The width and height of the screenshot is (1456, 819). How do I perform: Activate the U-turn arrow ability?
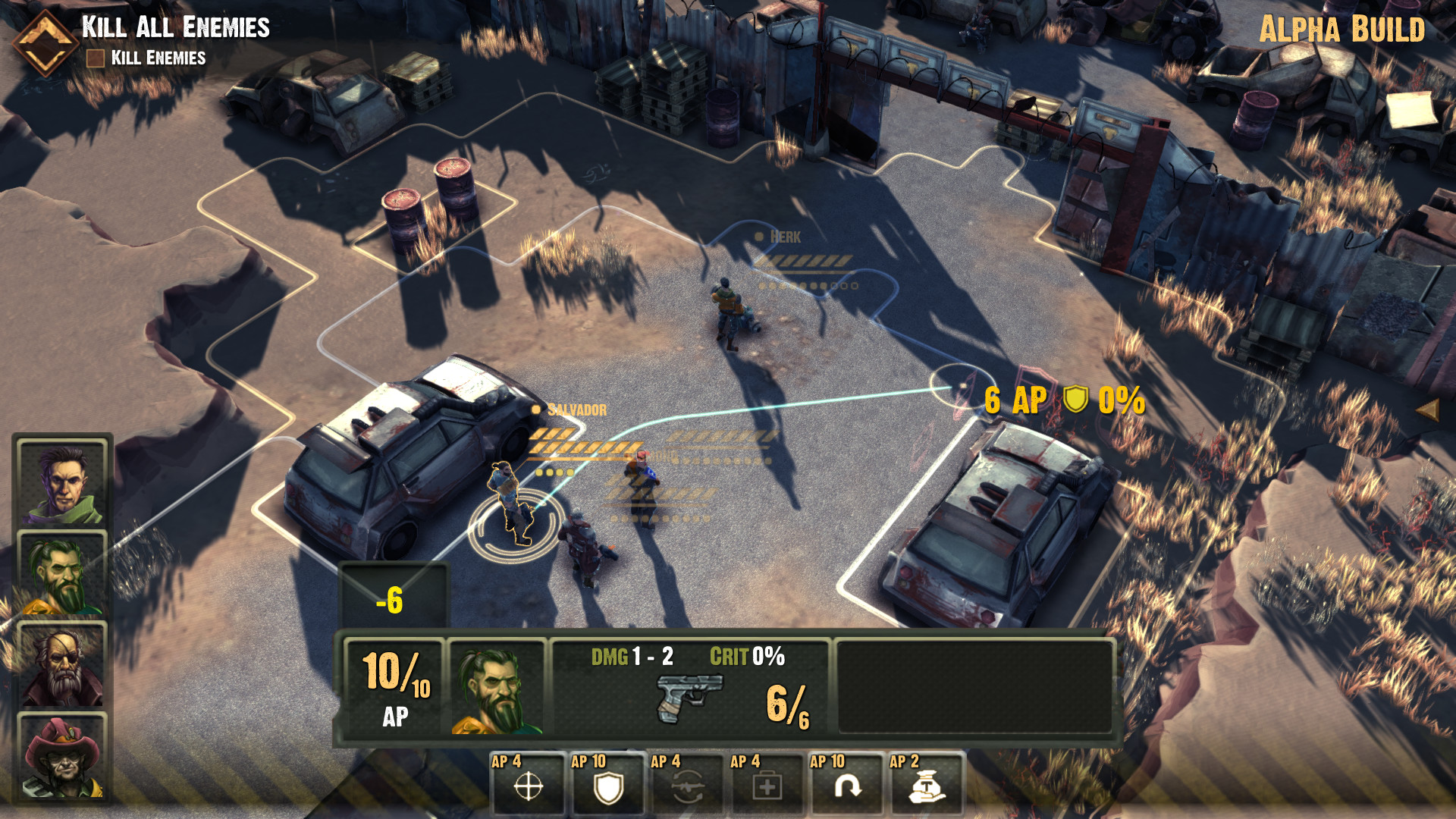pyautogui.click(x=846, y=786)
